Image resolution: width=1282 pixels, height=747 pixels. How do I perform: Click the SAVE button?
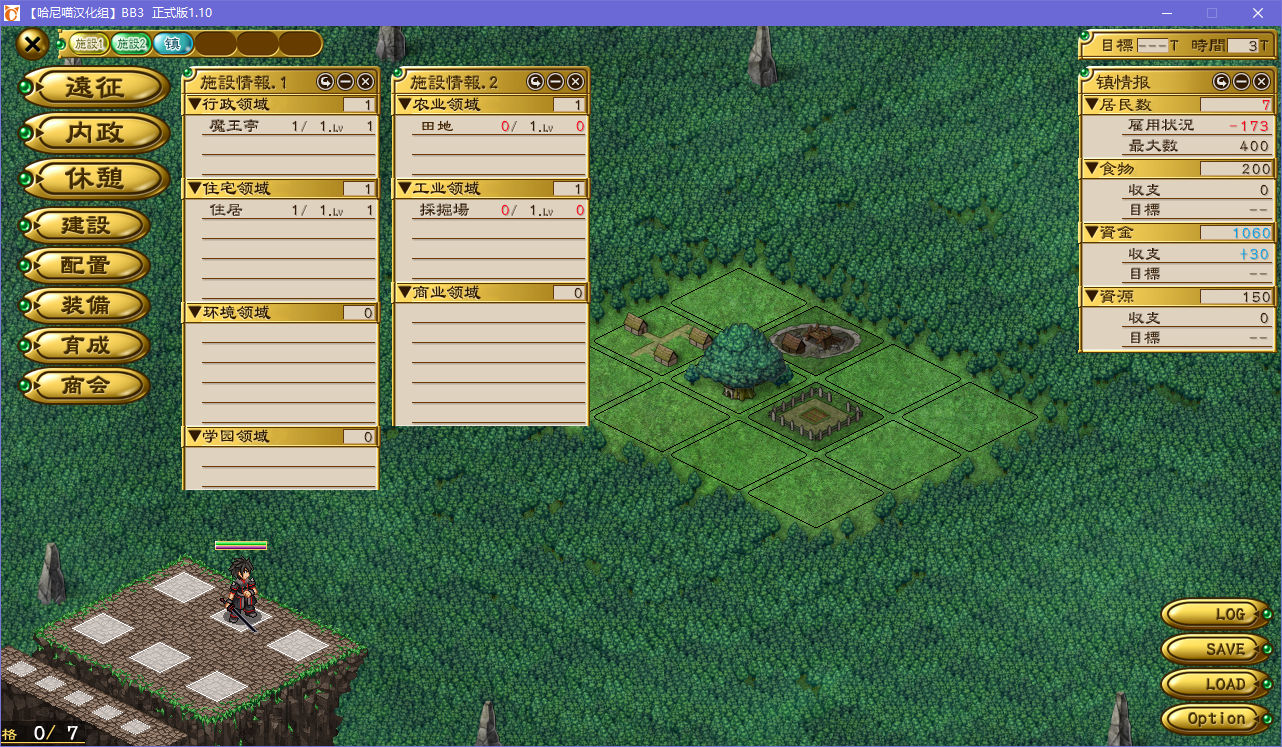[1216, 649]
